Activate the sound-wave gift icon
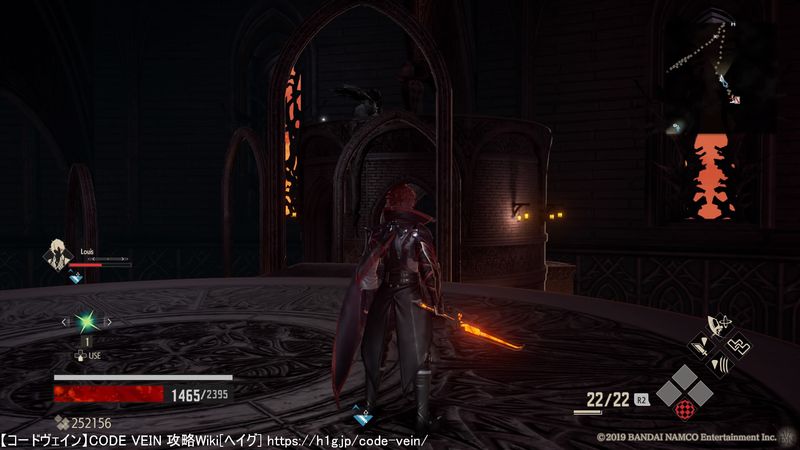 pyautogui.click(x=718, y=364)
